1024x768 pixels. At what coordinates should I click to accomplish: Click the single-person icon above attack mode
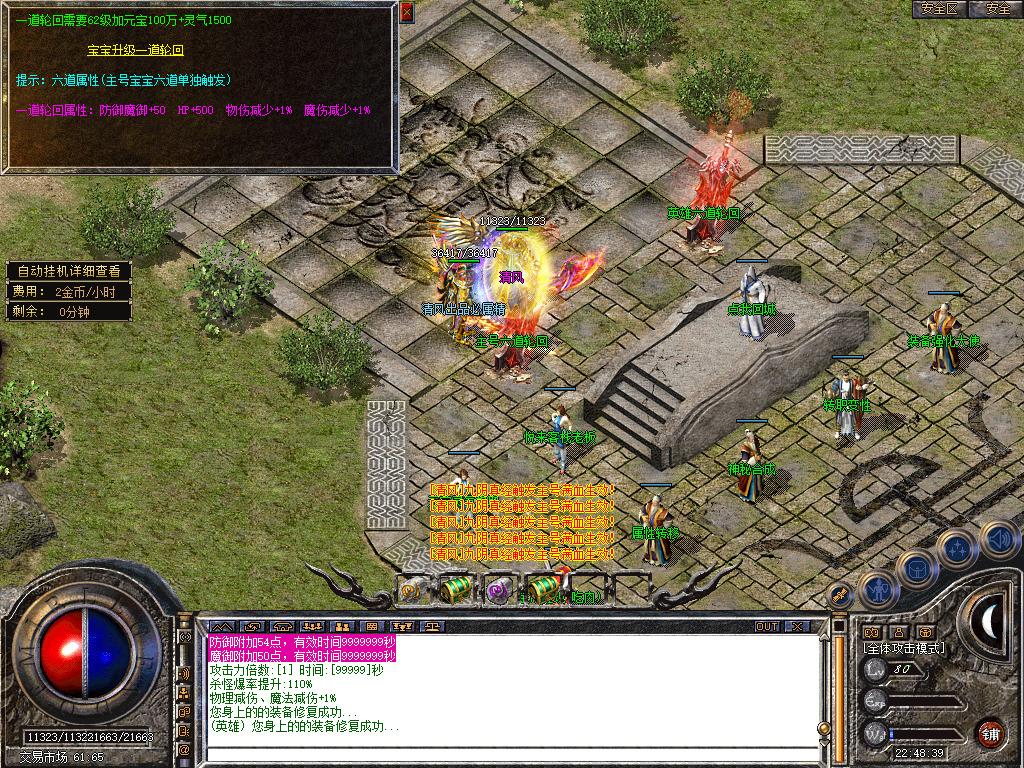[898, 632]
